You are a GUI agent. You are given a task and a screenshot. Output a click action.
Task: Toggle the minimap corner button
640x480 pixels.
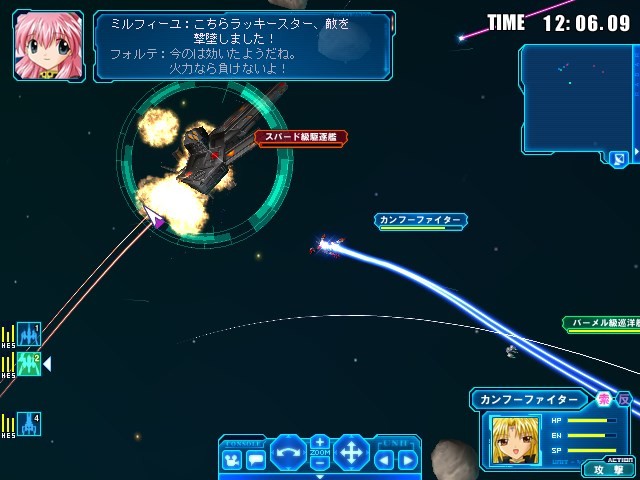click(x=619, y=158)
